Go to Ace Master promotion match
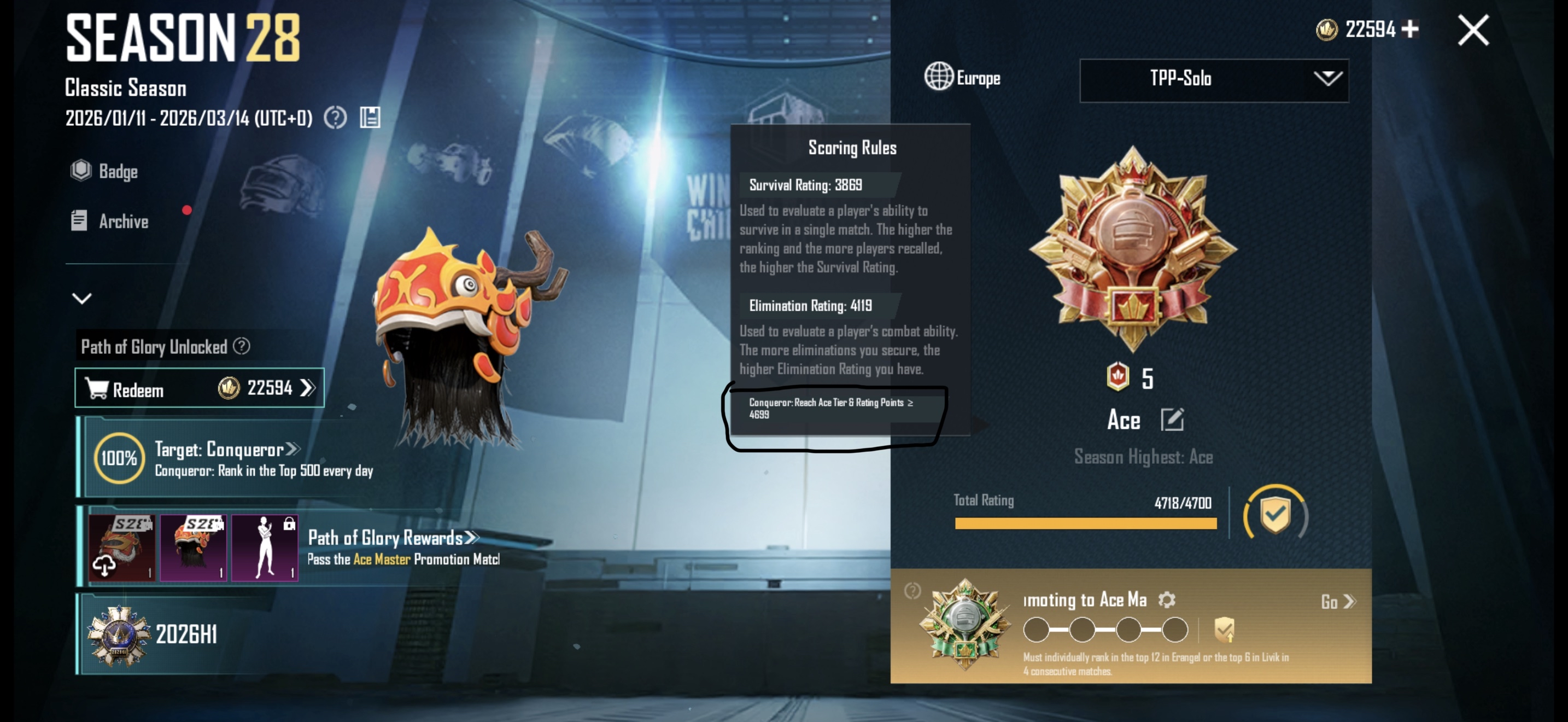The height and width of the screenshot is (722, 1568). click(1338, 602)
